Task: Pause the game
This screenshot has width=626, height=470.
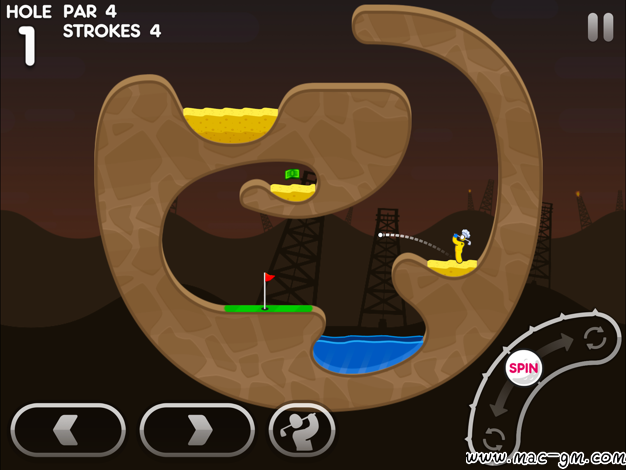Action: click(x=600, y=27)
